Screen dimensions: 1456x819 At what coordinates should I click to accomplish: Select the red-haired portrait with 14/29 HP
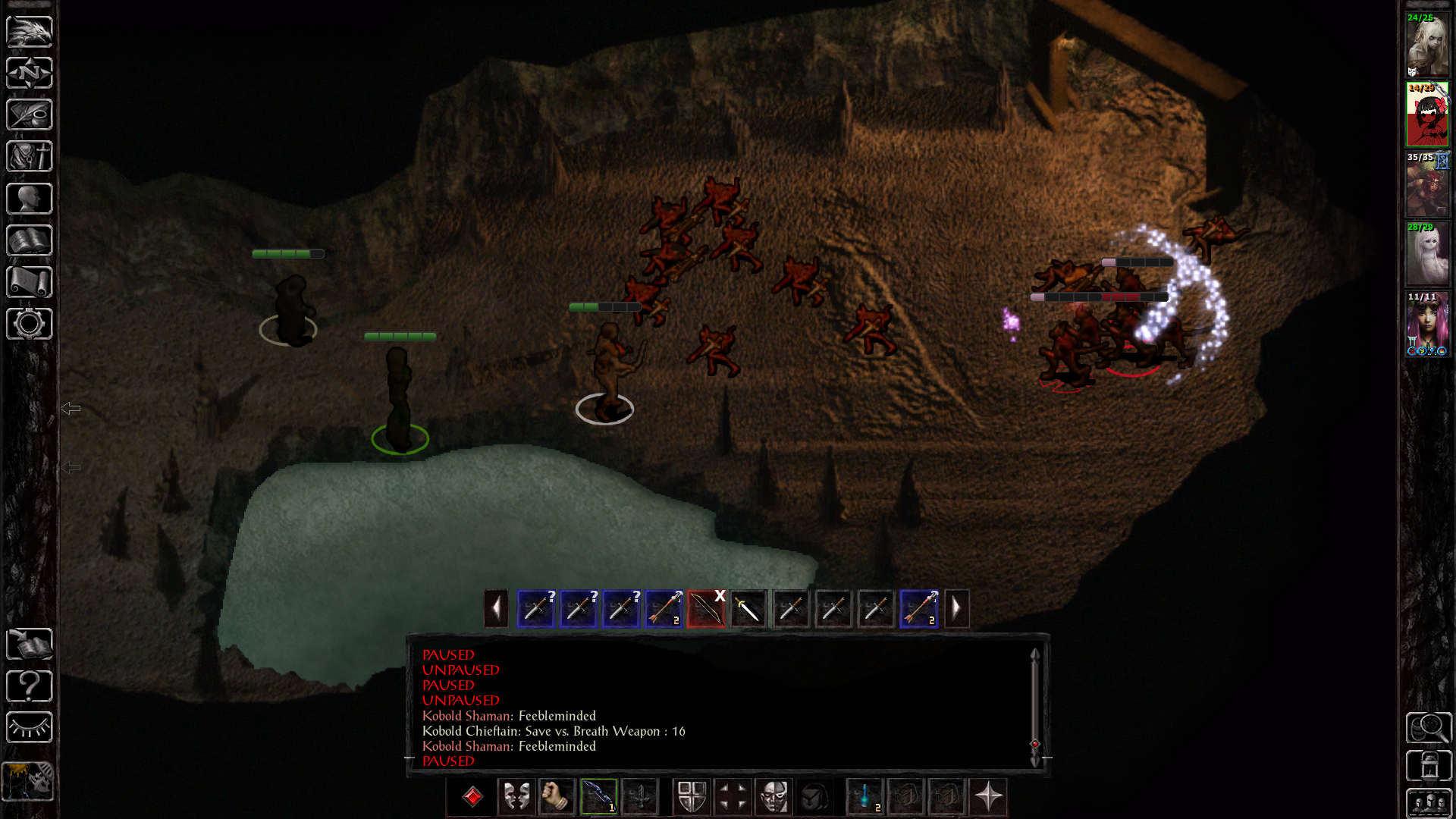1427,115
